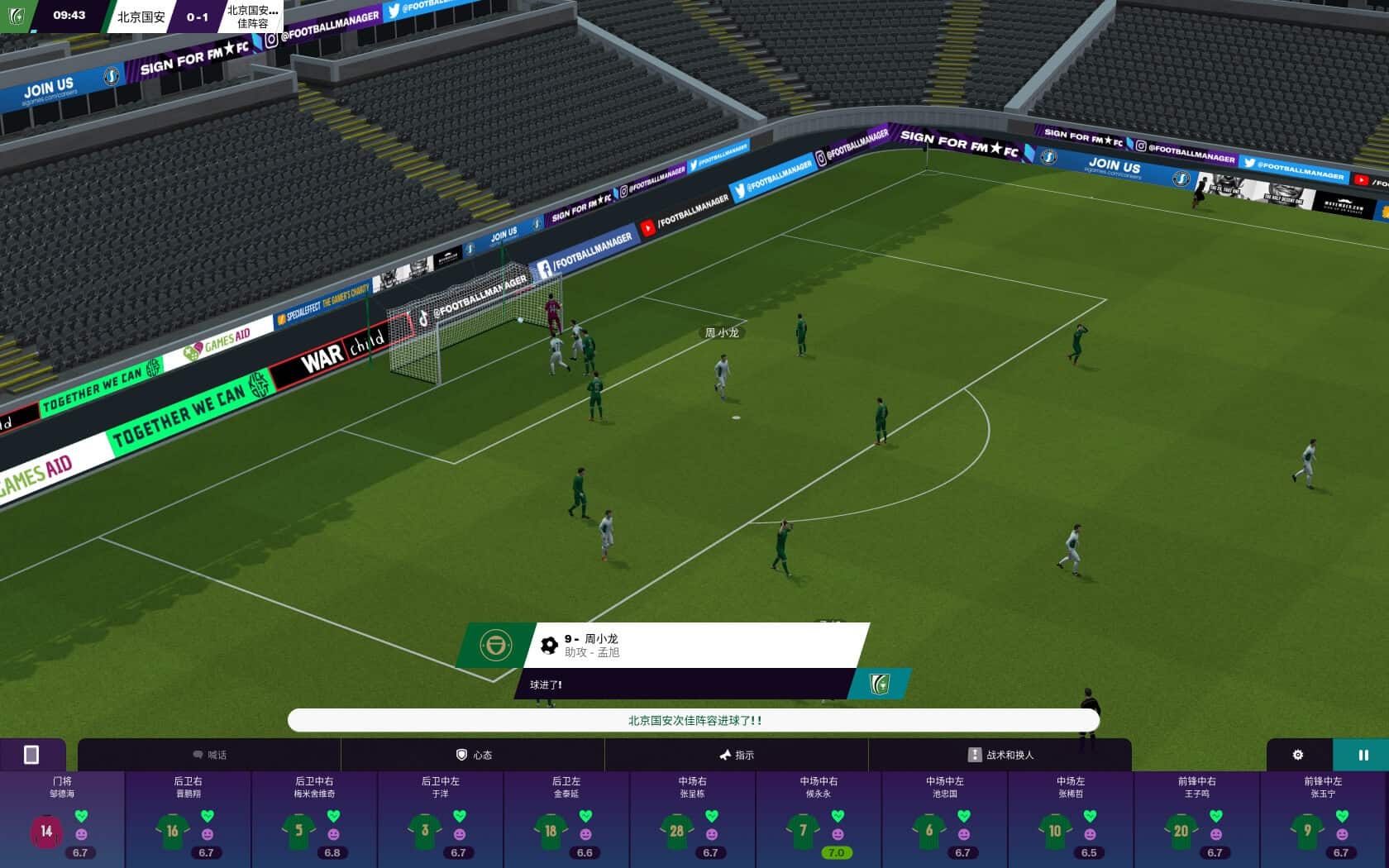
Task: Open the 指示 instructions tab
Action: [736, 755]
